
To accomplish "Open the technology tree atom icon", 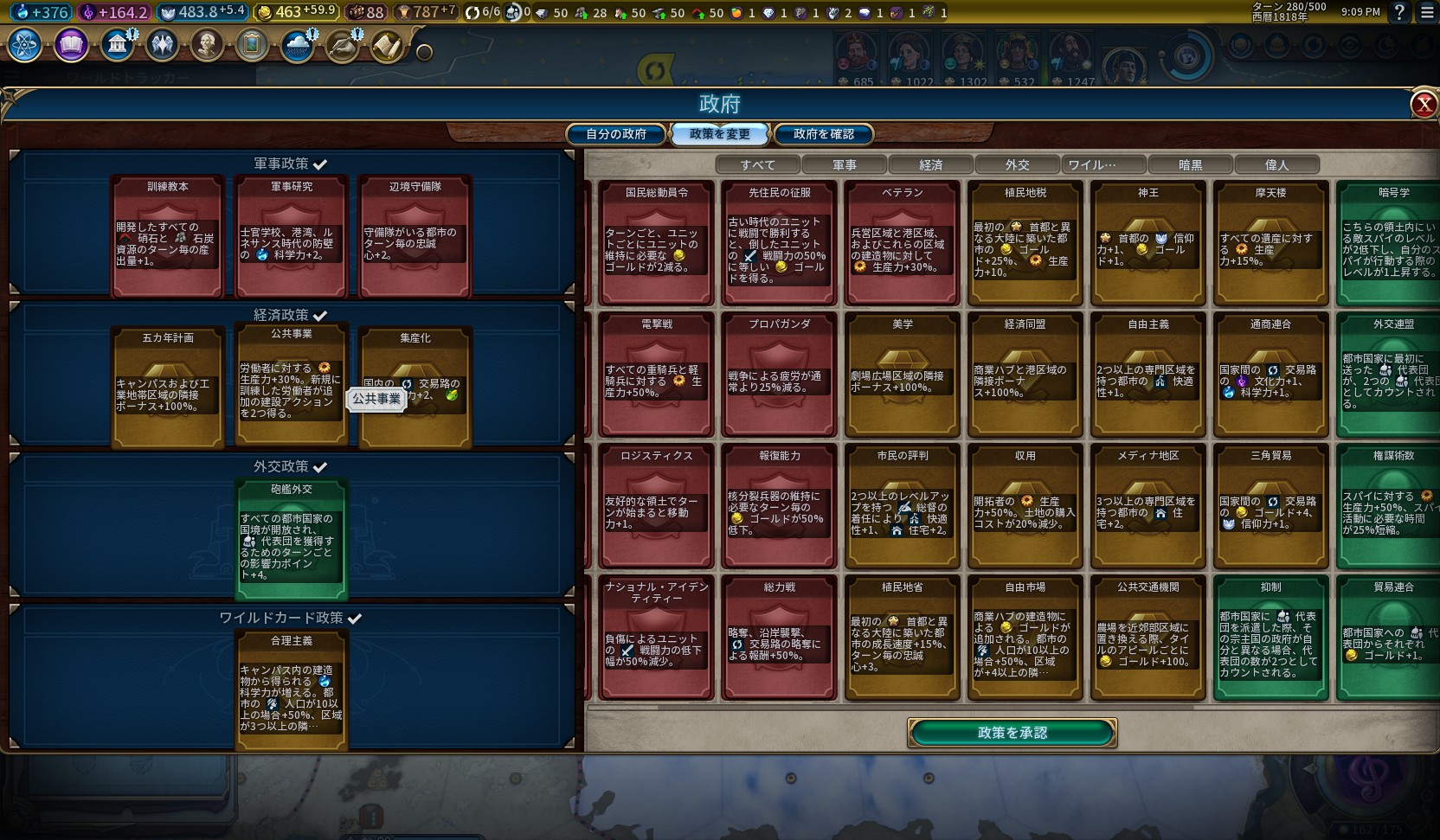I will pyautogui.click(x=25, y=45).
